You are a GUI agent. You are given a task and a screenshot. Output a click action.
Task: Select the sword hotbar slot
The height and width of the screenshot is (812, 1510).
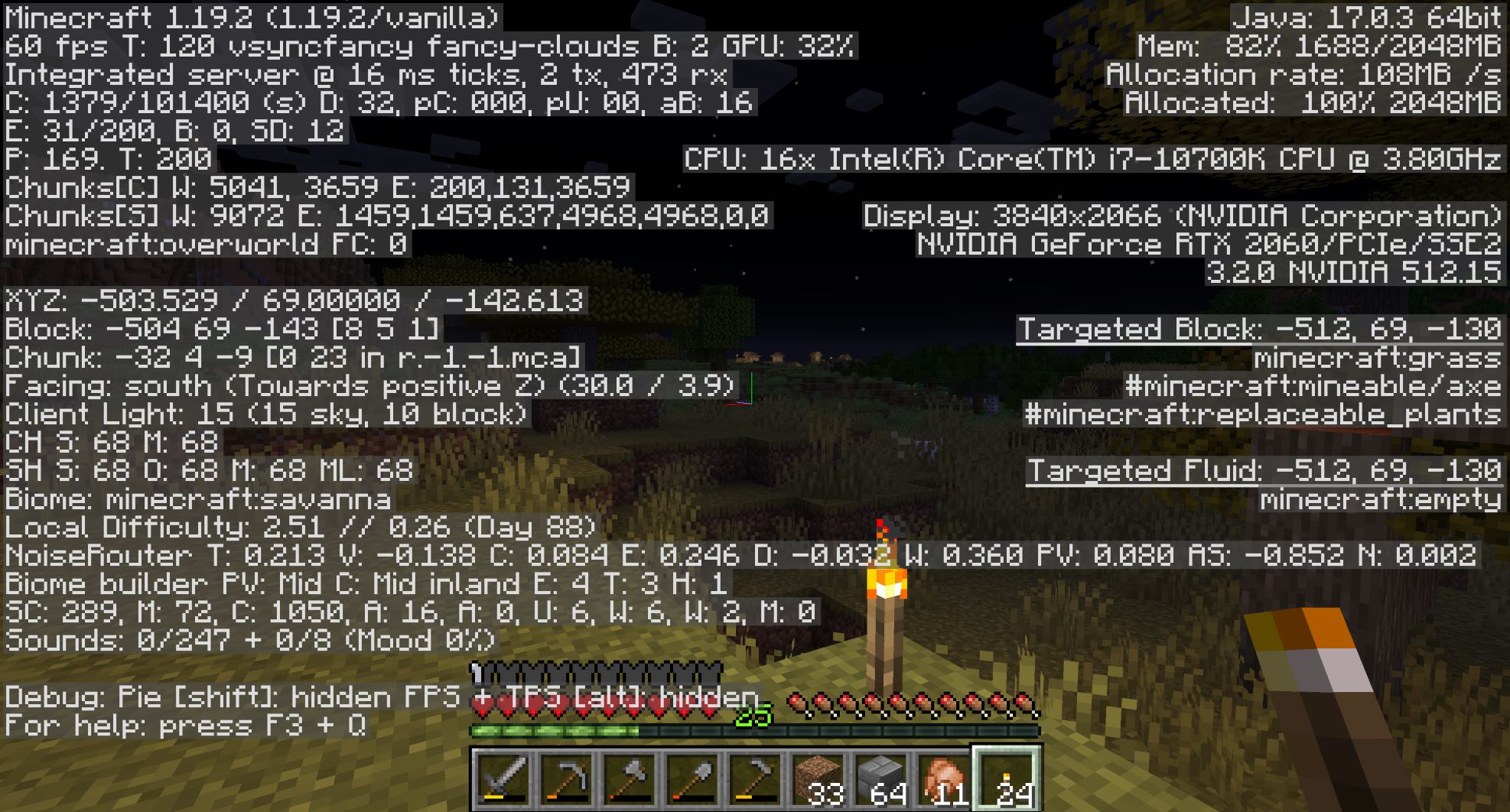point(503,780)
